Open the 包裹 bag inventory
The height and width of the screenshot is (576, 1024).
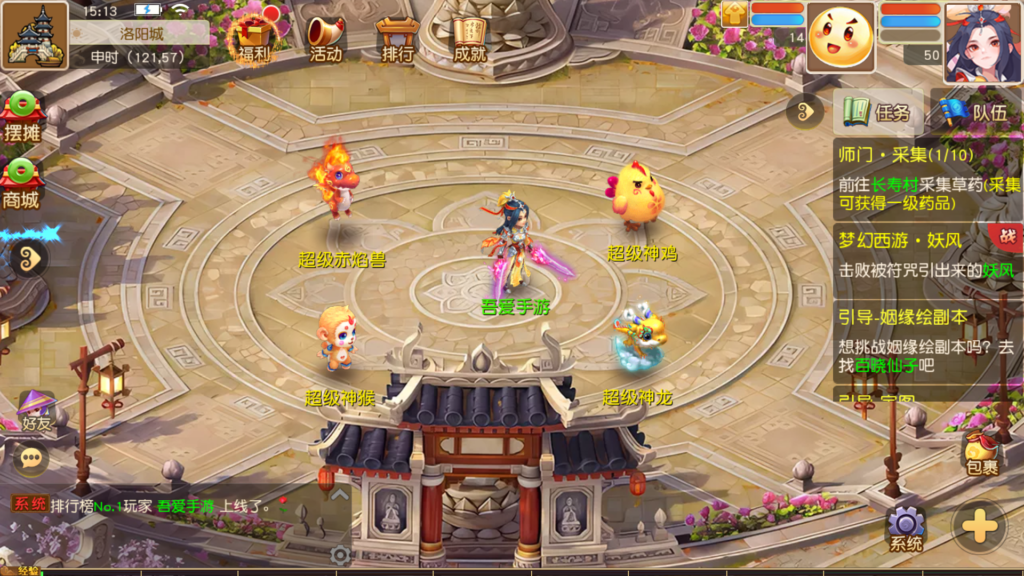[x=981, y=453]
